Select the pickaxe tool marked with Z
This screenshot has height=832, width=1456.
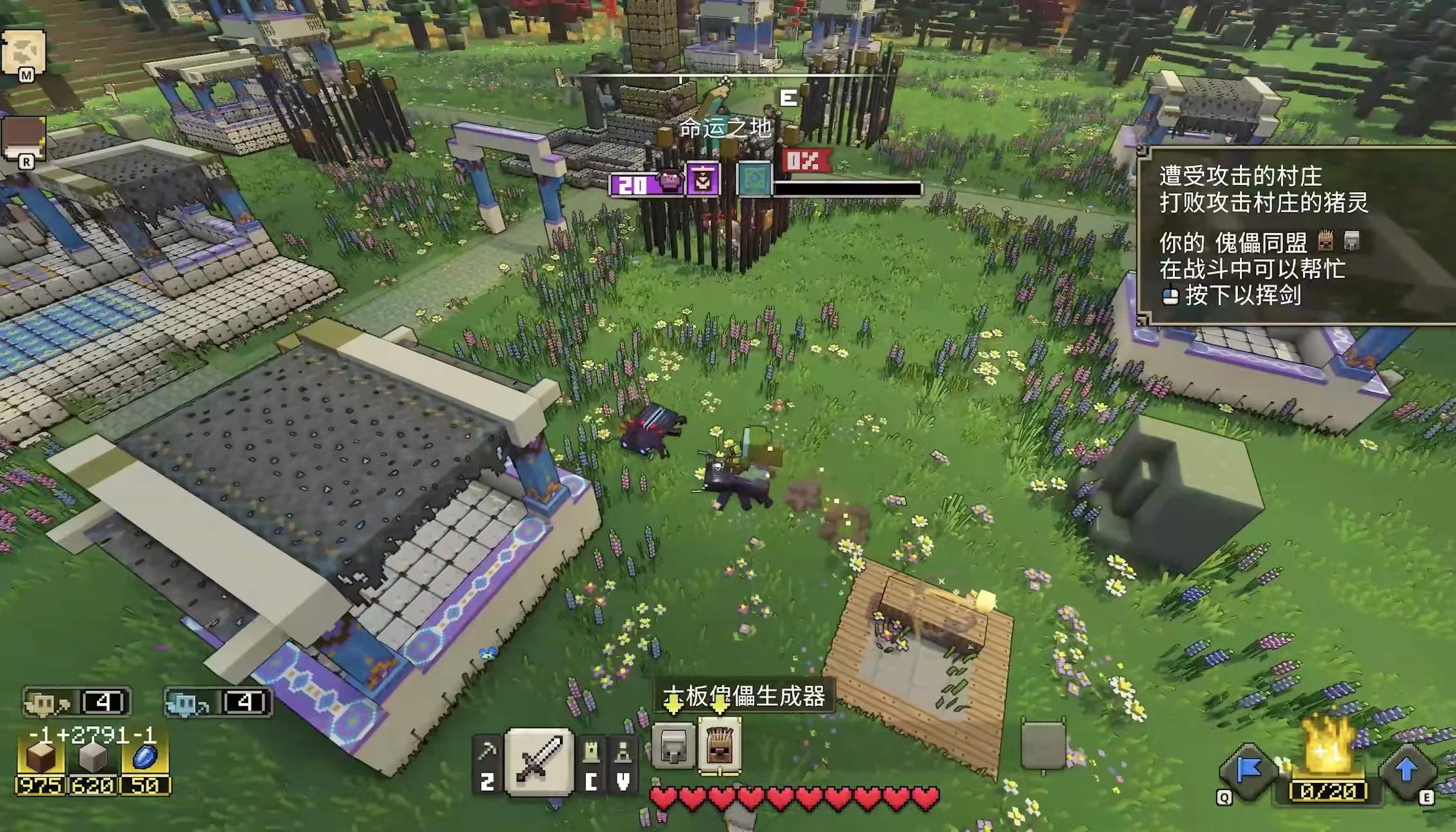[x=487, y=755]
